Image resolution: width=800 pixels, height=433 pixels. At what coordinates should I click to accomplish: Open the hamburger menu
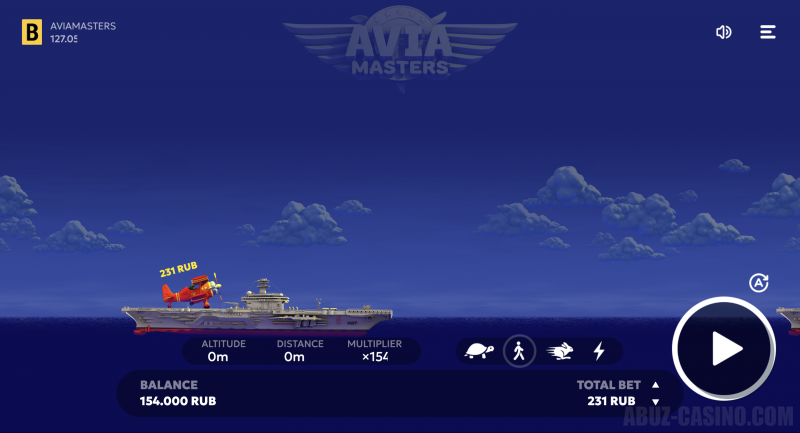click(768, 32)
